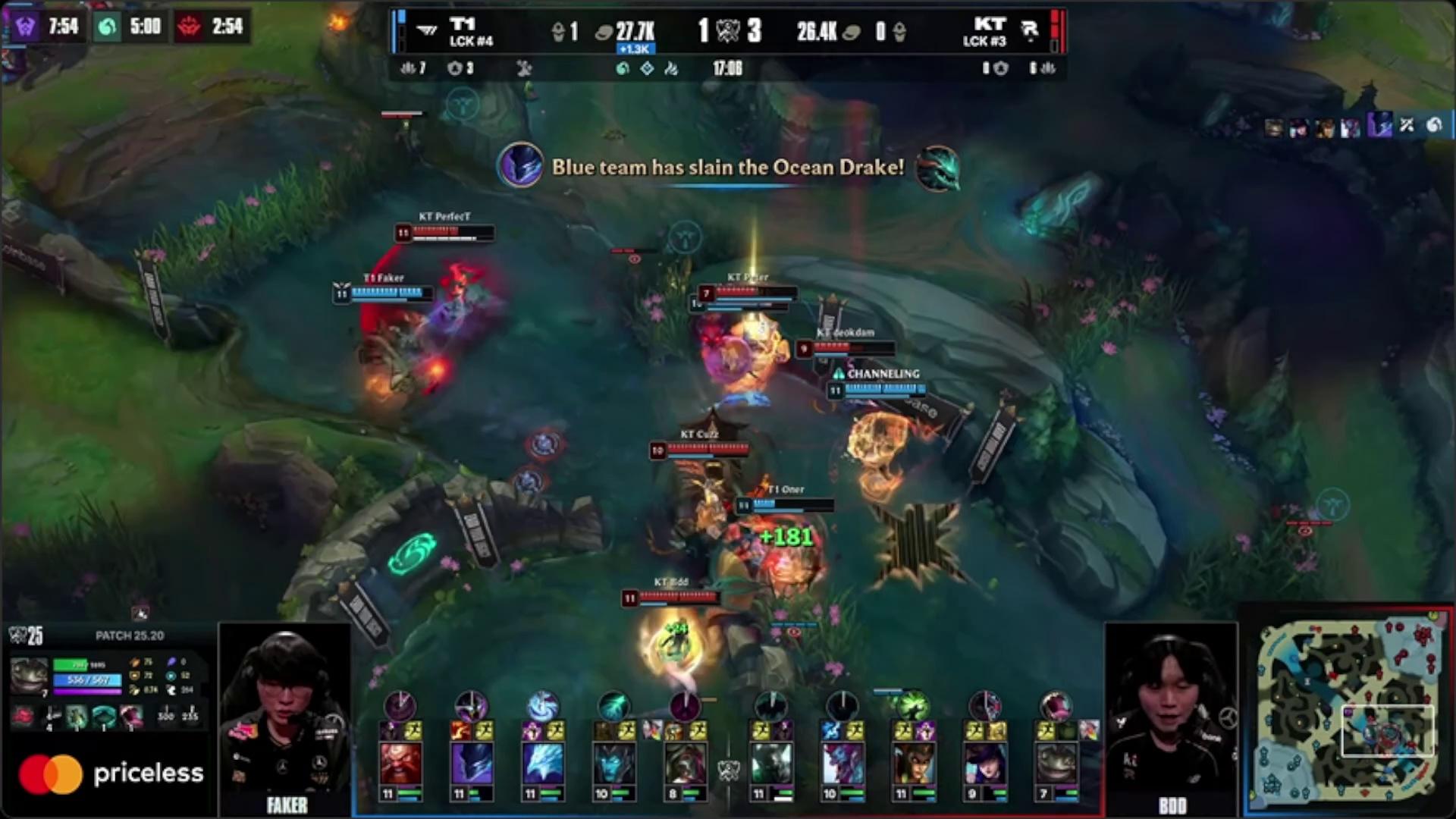Click Tahm Kench portrait in the stats panel
The image size is (1456, 819).
tap(29, 675)
